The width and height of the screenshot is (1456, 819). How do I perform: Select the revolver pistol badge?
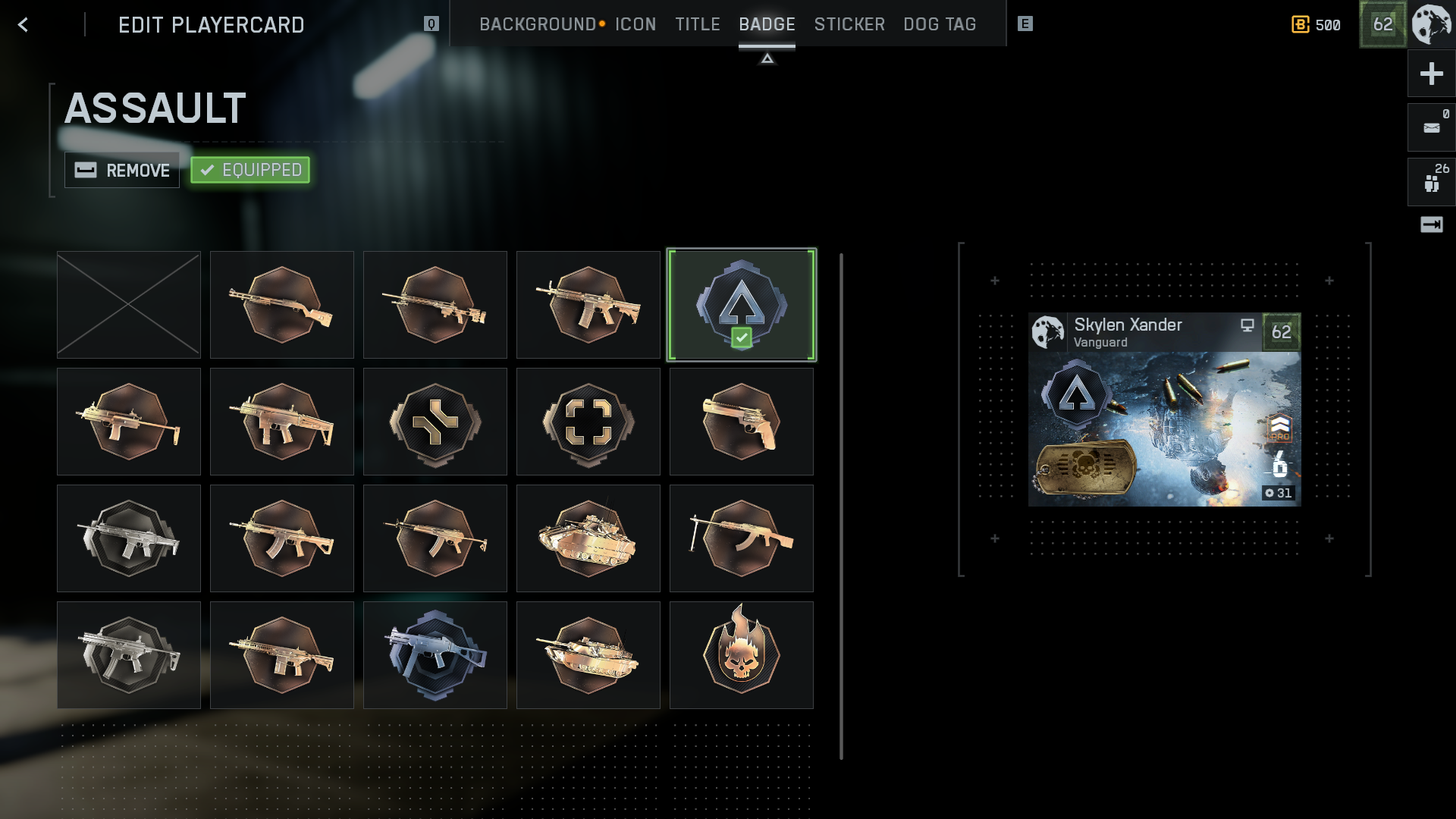742,422
